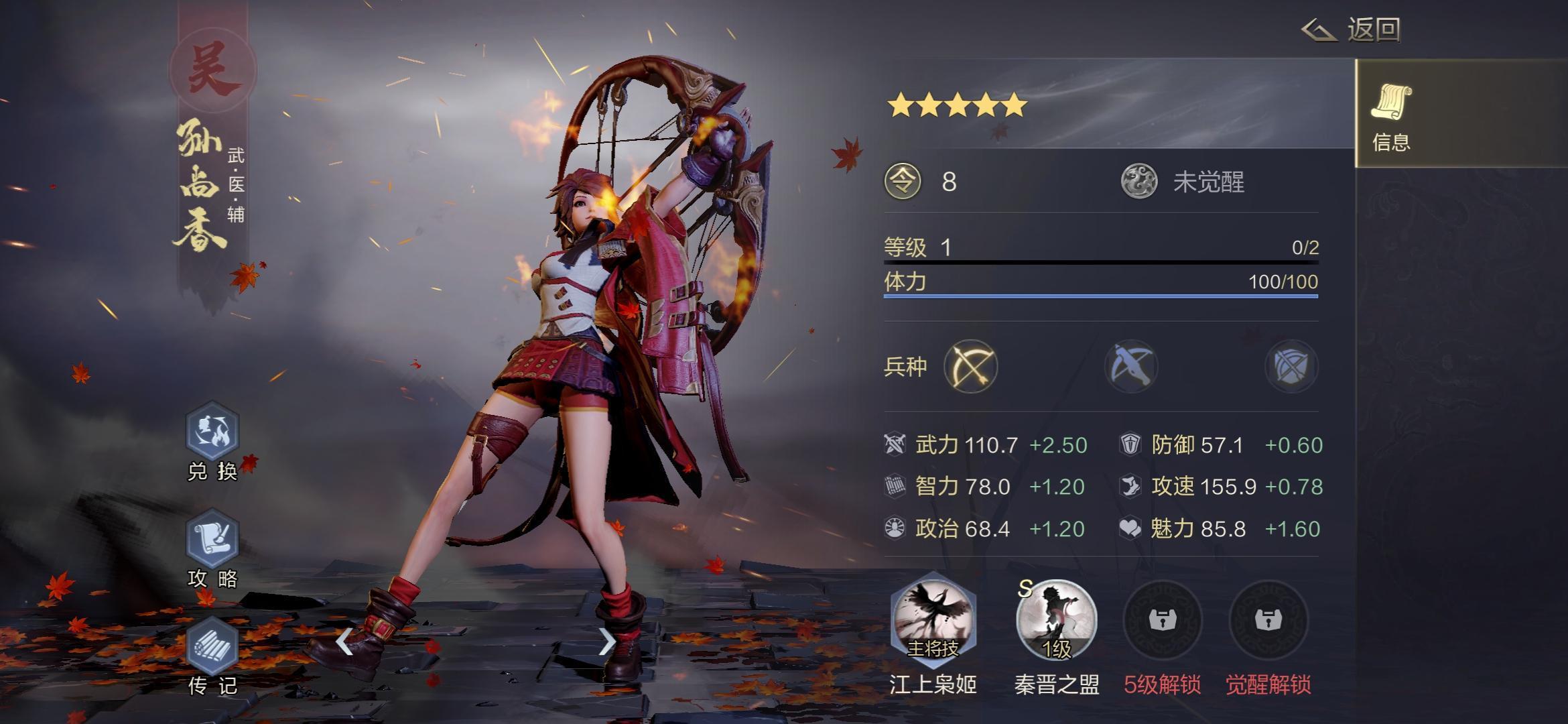Image resolution: width=1568 pixels, height=724 pixels.
Task: Show the next hero with right arrow
Action: click(x=606, y=642)
